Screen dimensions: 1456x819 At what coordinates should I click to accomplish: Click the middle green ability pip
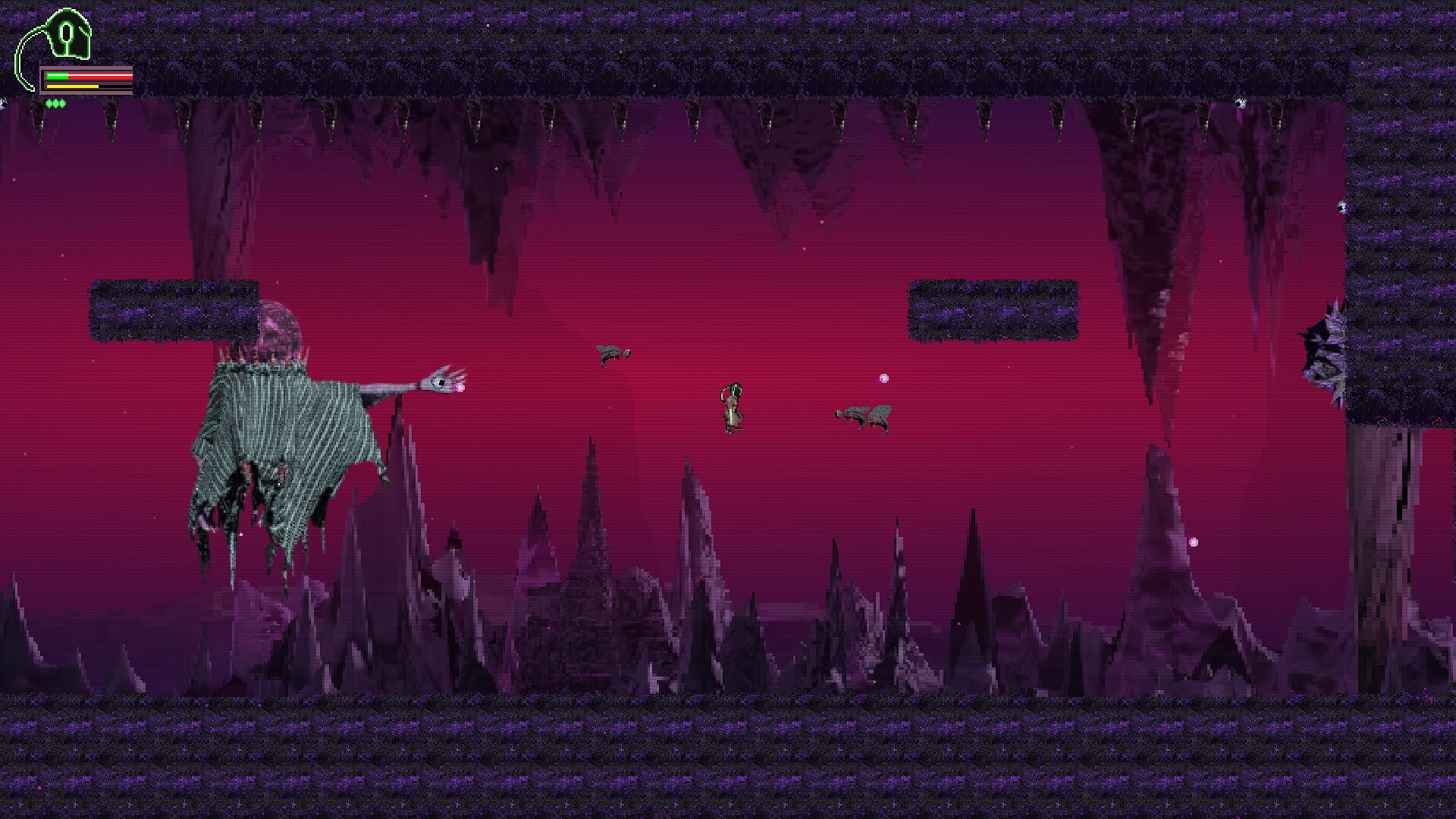click(55, 104)
